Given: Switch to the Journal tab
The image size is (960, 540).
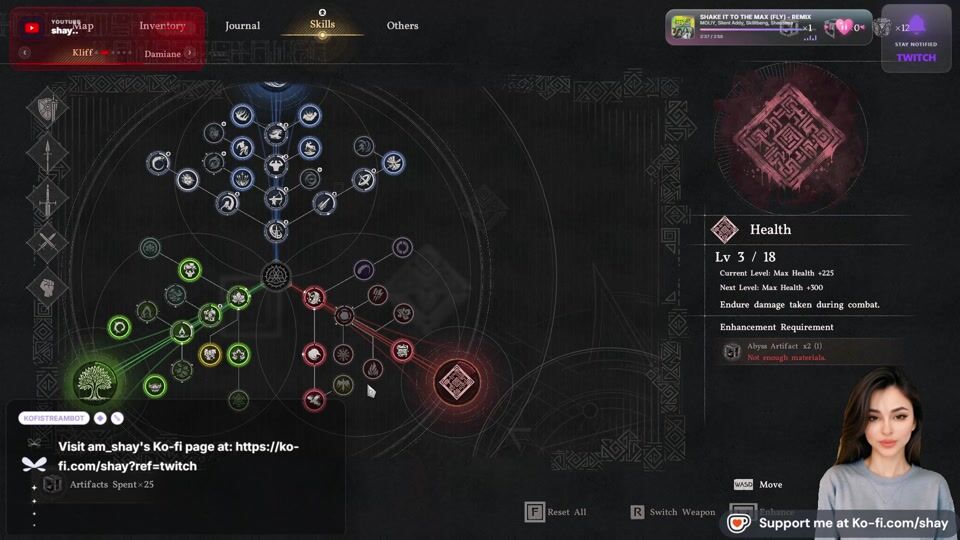Looking at the screenshot, I should pos(242,26).
